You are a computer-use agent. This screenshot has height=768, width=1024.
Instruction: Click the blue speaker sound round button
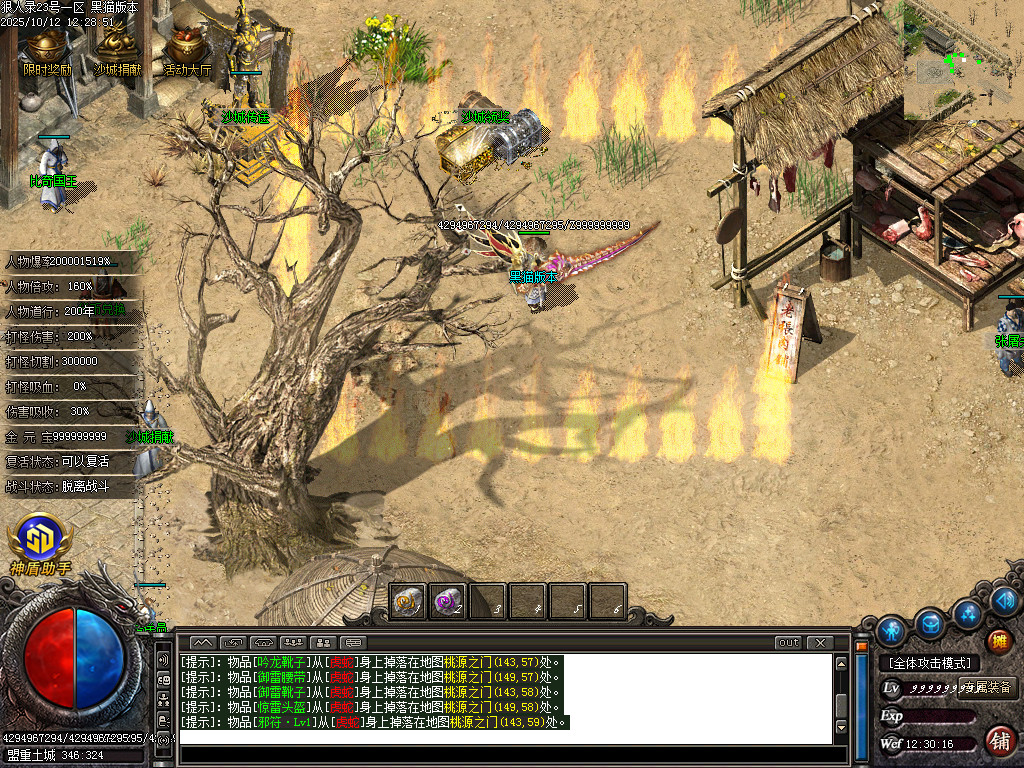tap(1005, 601)
